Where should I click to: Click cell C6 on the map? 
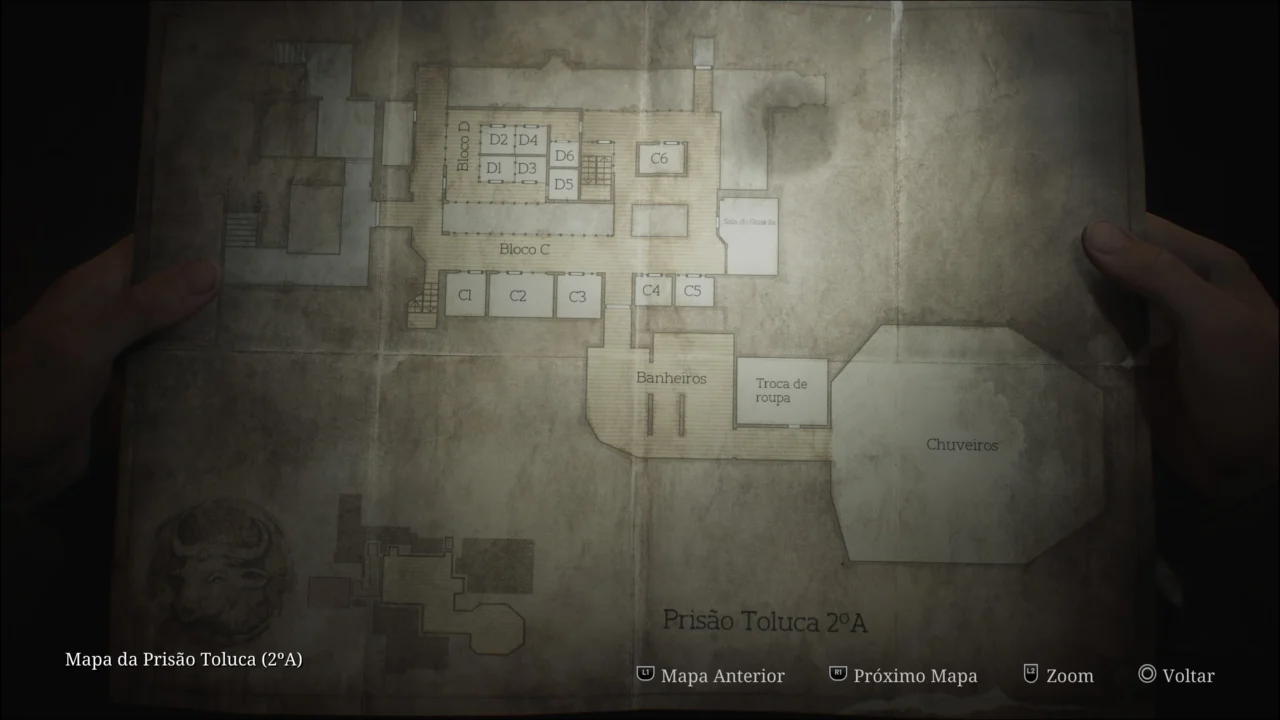(x=659, y=156)
